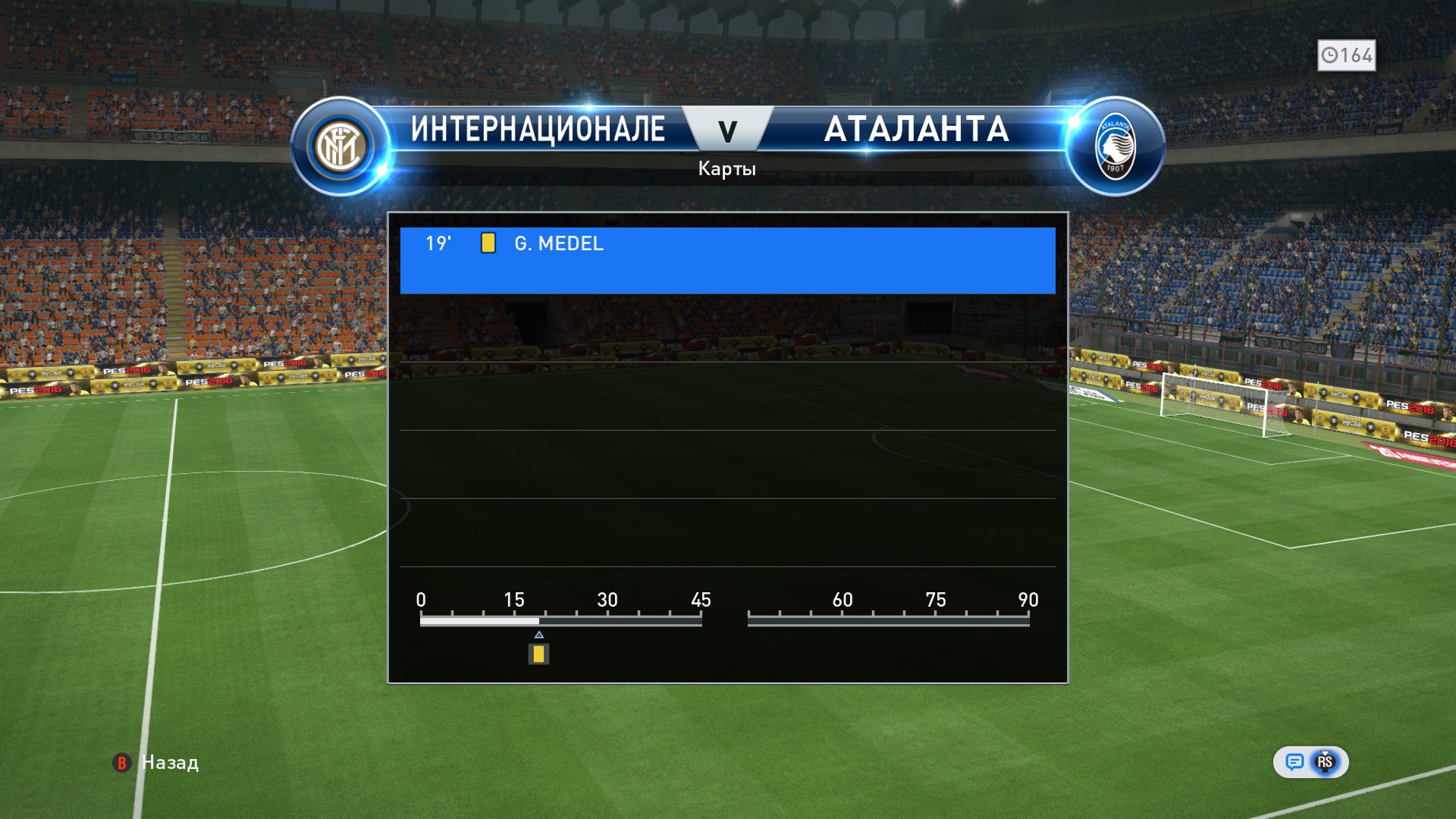Image resolution: width=1456 pixels, height=819 pixels.
Task: Click the first-half match timeline bar
Action: point(560,620)
